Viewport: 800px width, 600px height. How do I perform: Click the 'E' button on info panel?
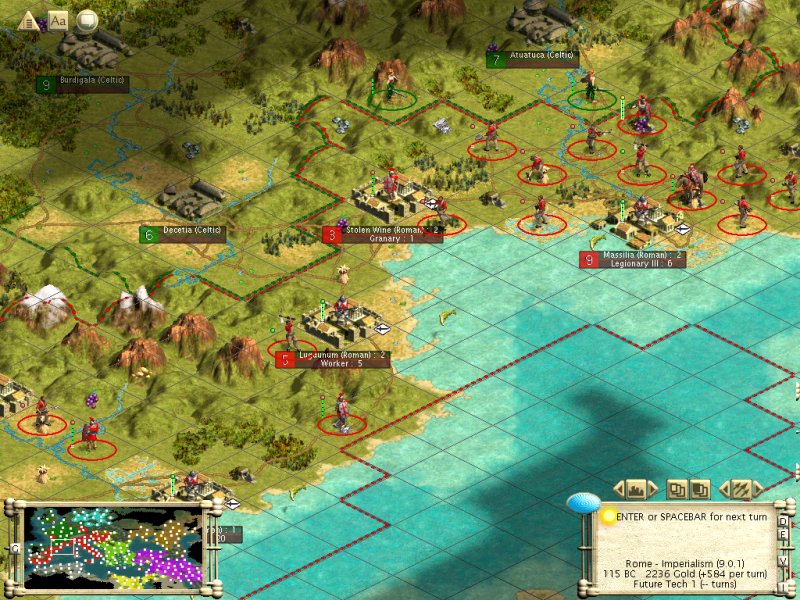click(783, 536)
